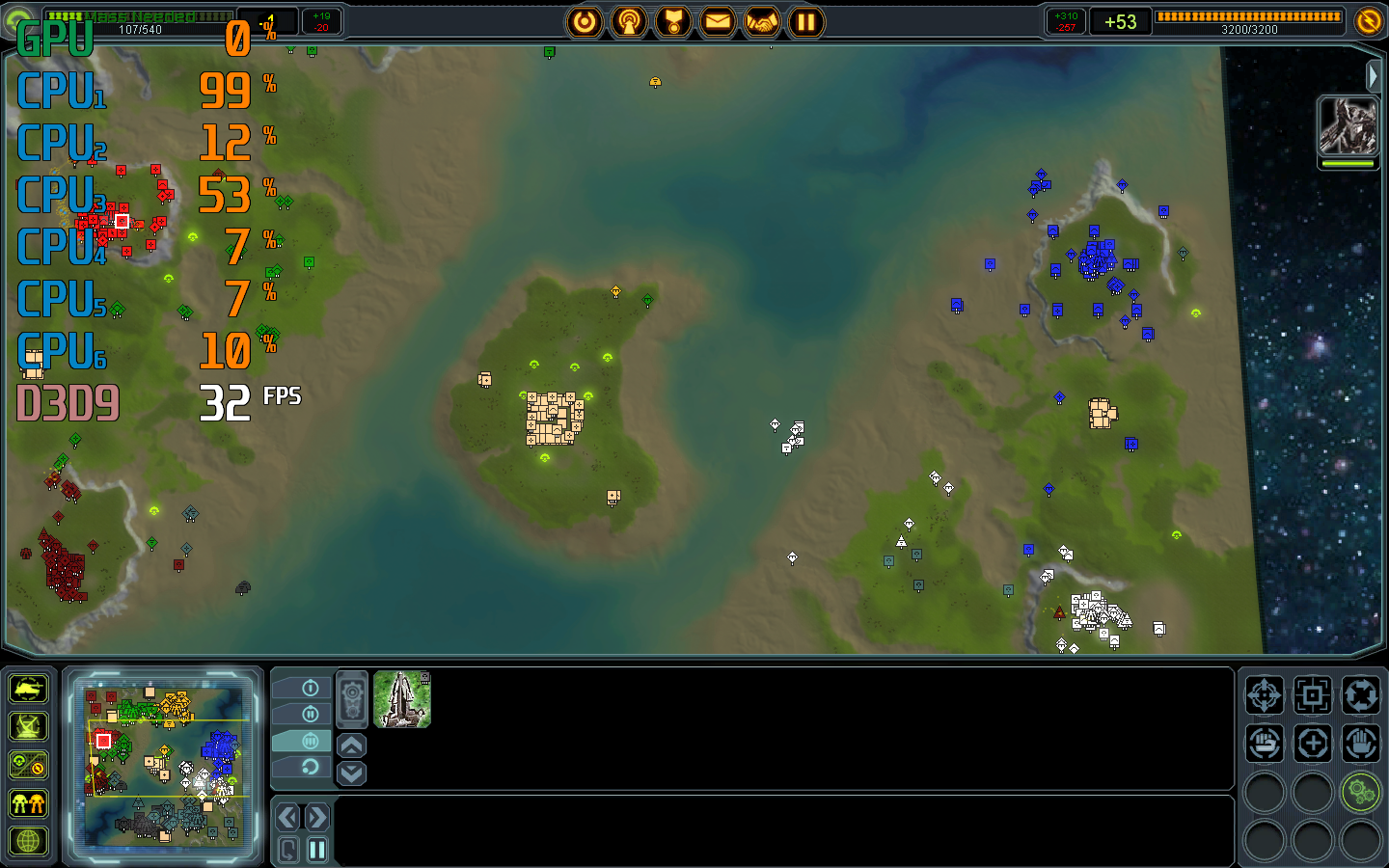This screenshot has height=868, width=1389.
Task: Select the tech level III tab
Action: click(x=310, y=741)
